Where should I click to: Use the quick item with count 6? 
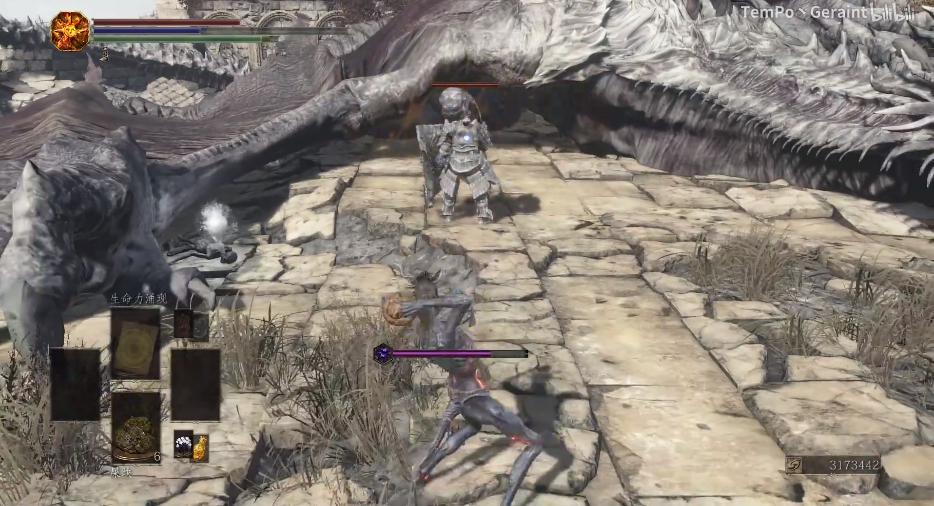(135, 427)
